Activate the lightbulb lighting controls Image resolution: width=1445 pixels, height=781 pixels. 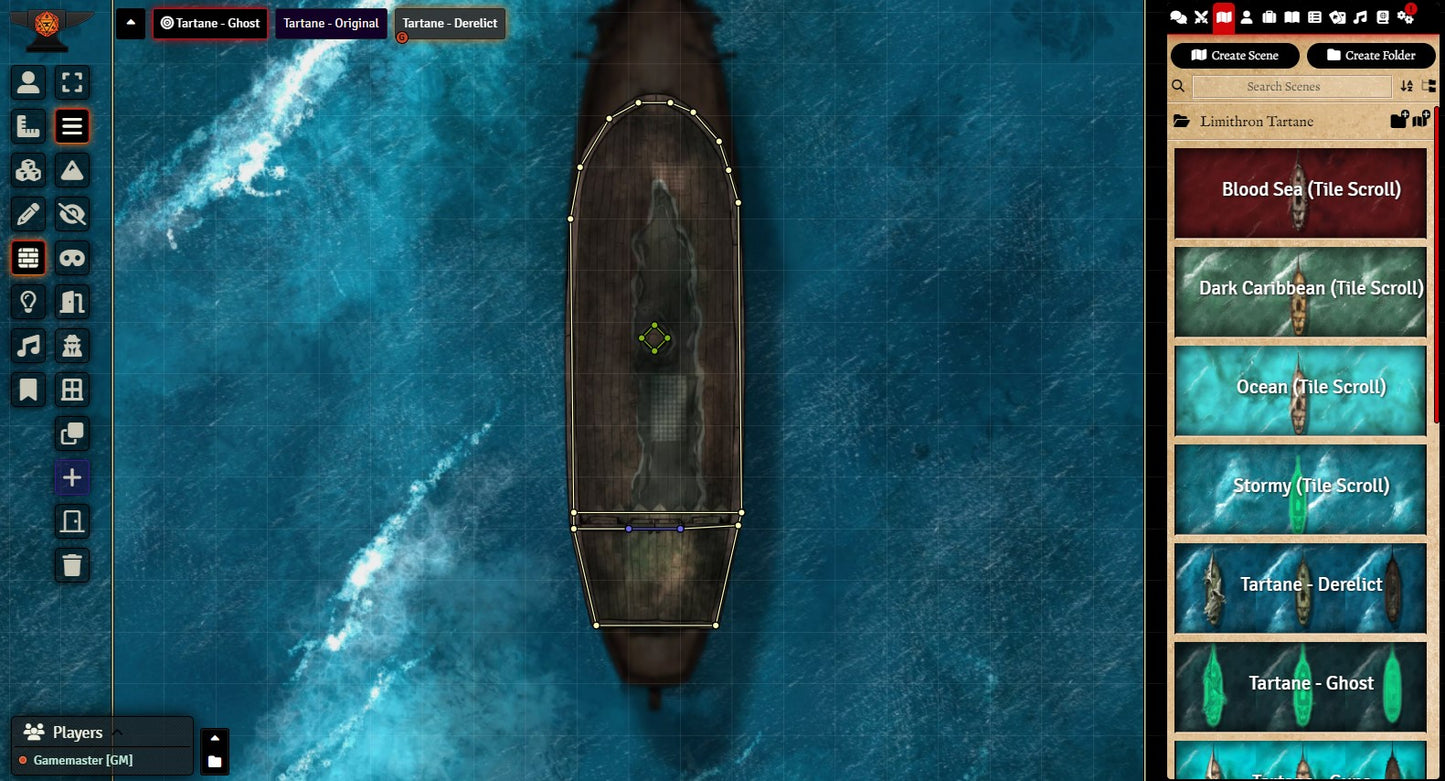pyautogui.click(x=28, y=302)
